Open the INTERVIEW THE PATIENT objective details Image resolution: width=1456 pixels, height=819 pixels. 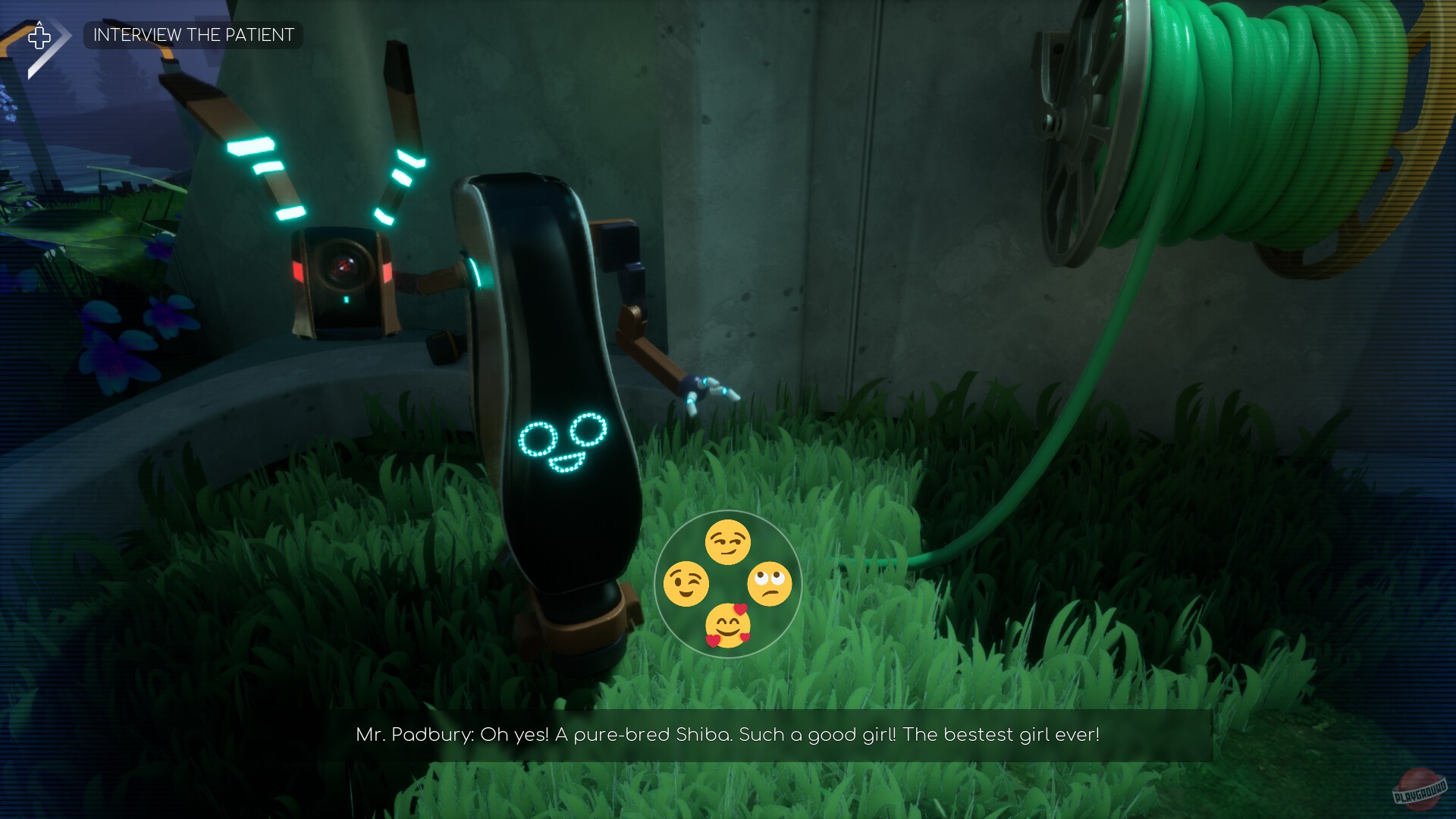[193, 35]
